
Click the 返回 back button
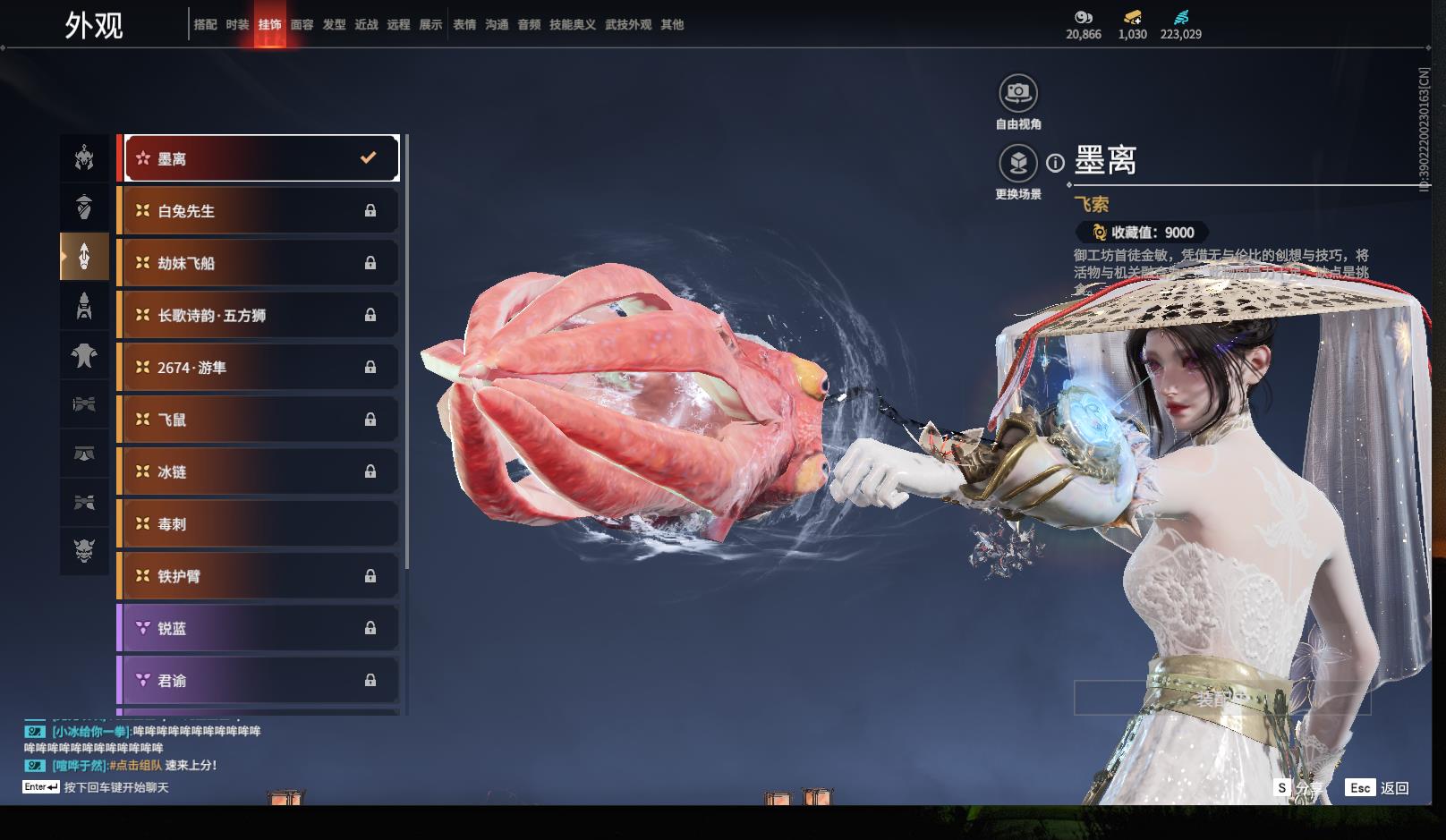1378,788
